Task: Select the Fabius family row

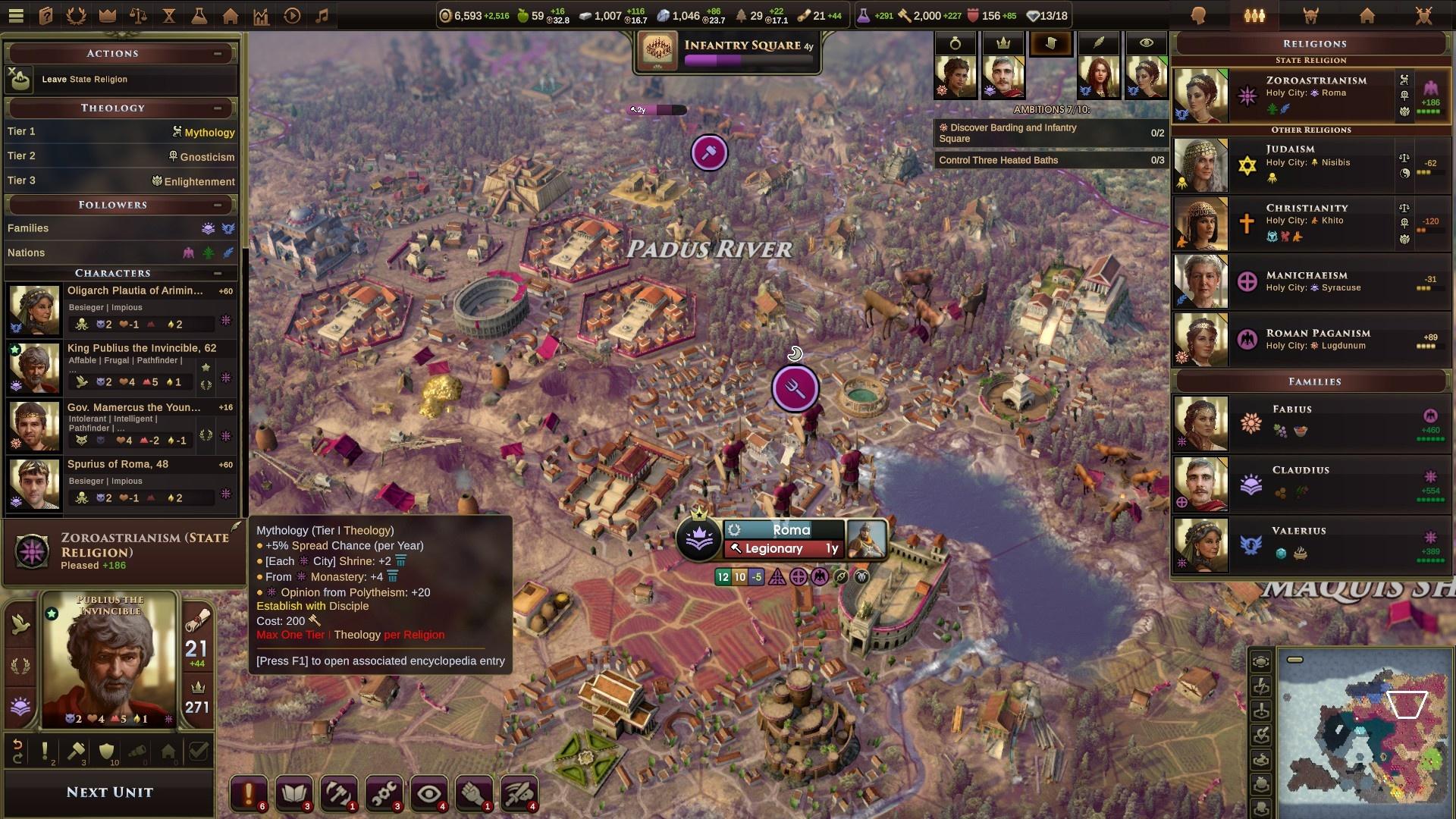Action: [x=1310, y=422]
